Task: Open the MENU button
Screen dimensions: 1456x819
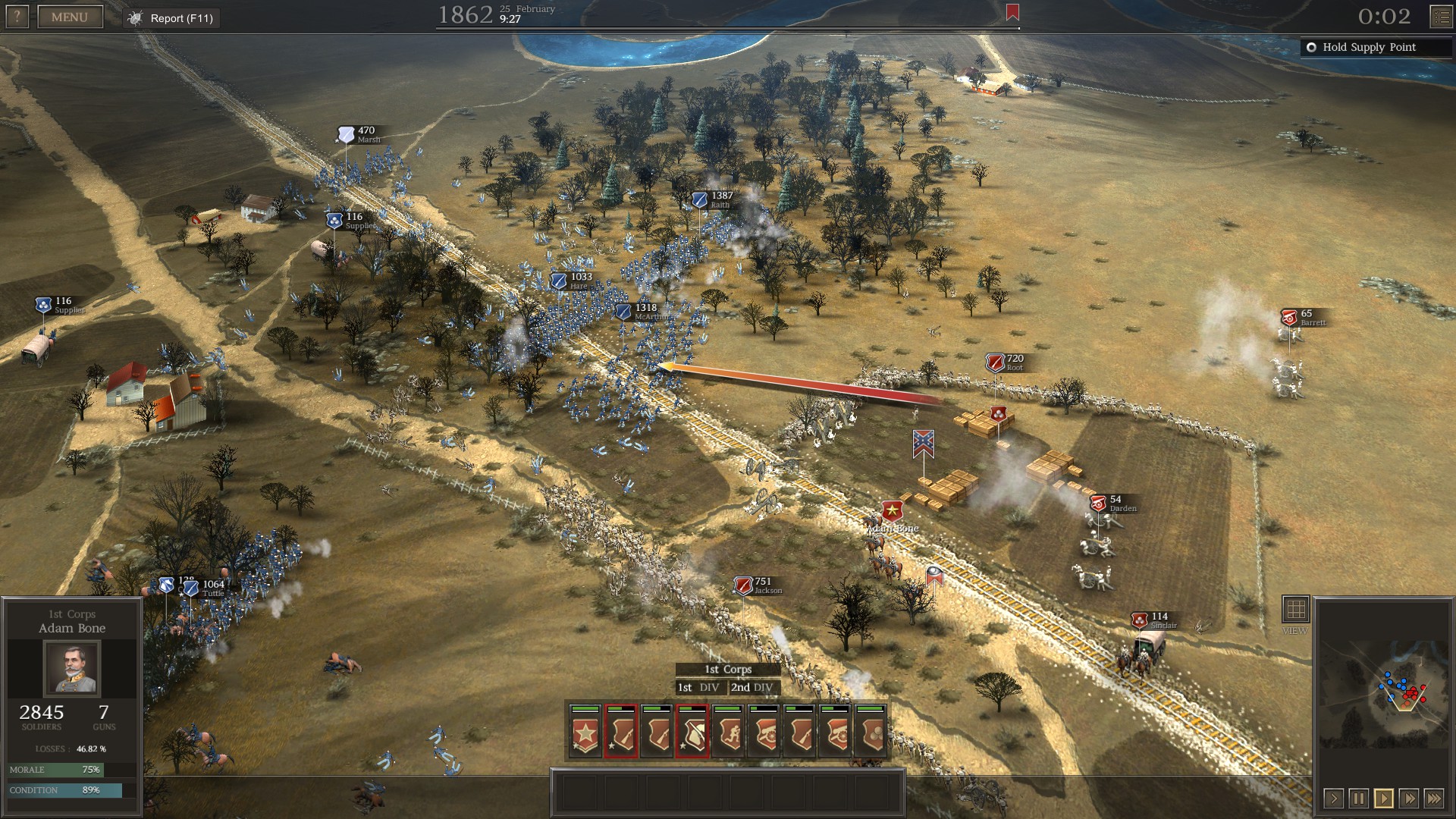Action: (70, 17)
